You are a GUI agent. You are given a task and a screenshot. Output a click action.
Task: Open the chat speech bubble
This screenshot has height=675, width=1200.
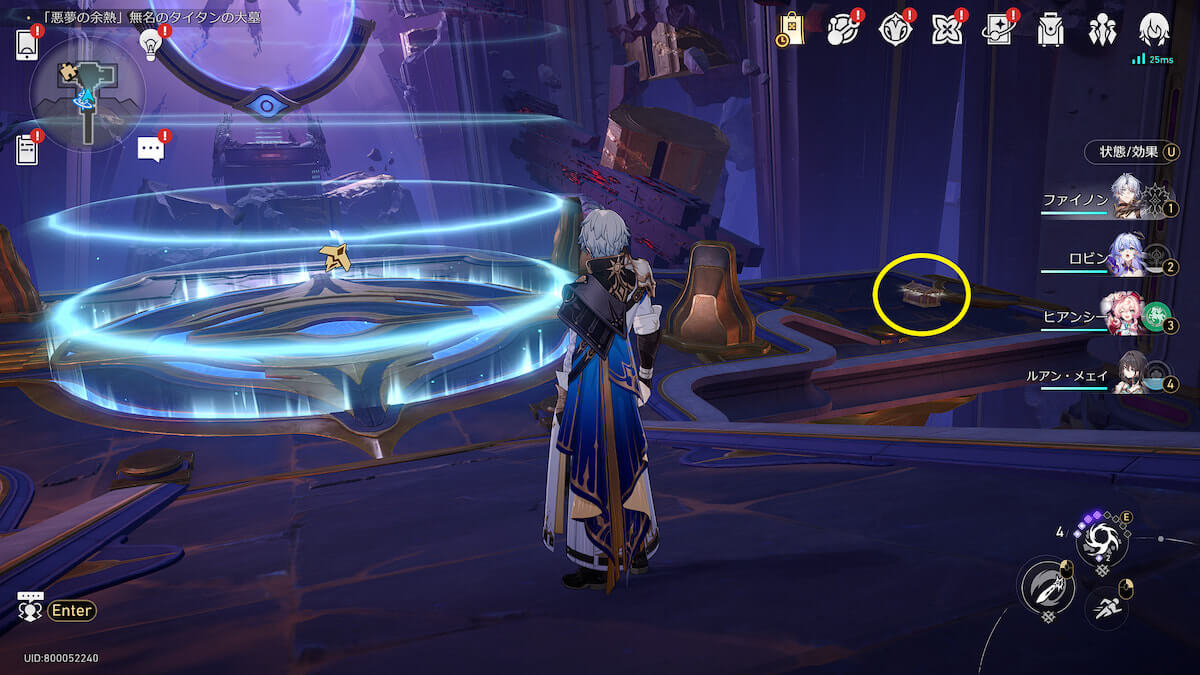(x=151, y=150)
